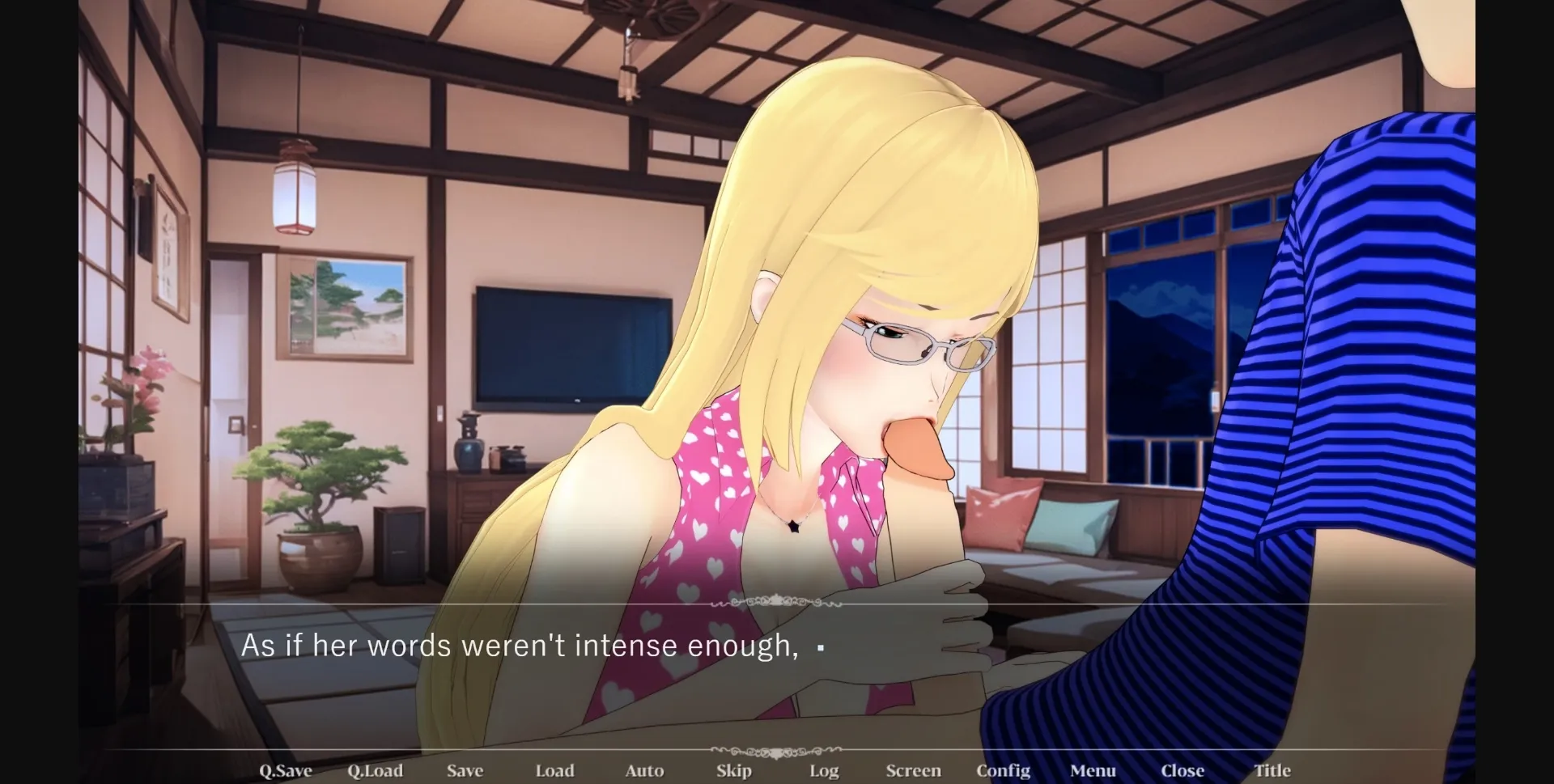Screen dimensions: 1554x784
Task: Open the Load screen
Action: point(555,770)
